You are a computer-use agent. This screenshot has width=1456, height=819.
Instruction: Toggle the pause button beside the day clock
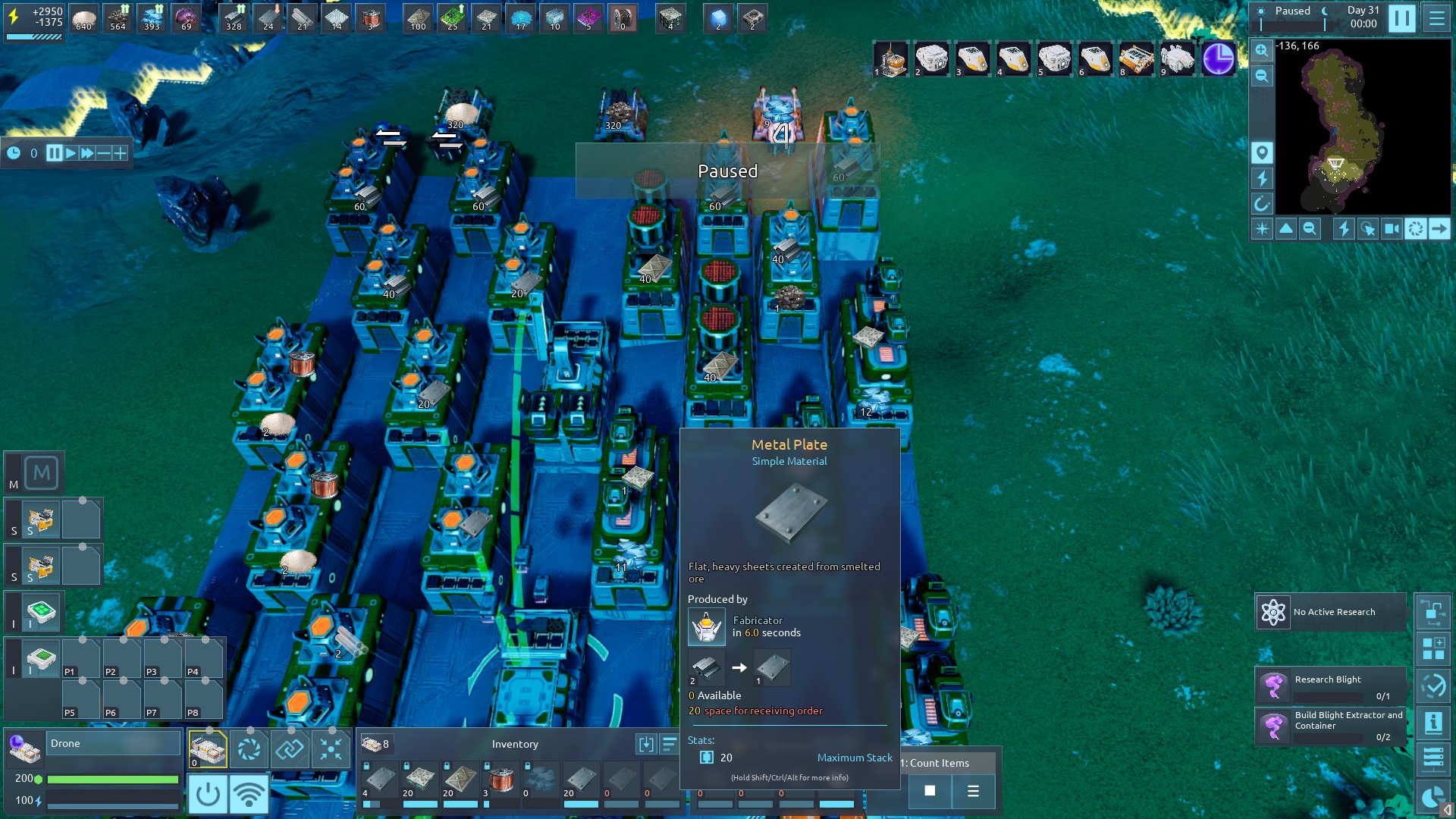pyautogui.click(x=1401, y=18)
